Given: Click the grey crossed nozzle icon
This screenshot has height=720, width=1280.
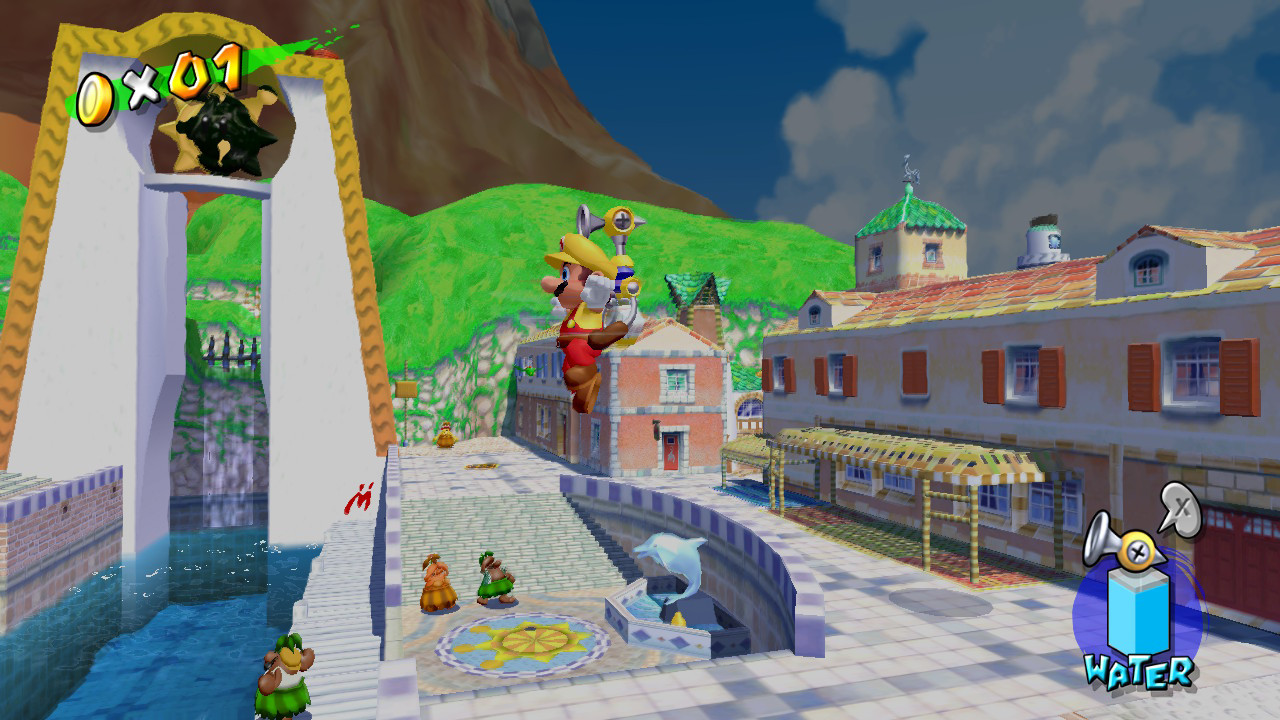Looking at the screenshot, I should 1179,507.
